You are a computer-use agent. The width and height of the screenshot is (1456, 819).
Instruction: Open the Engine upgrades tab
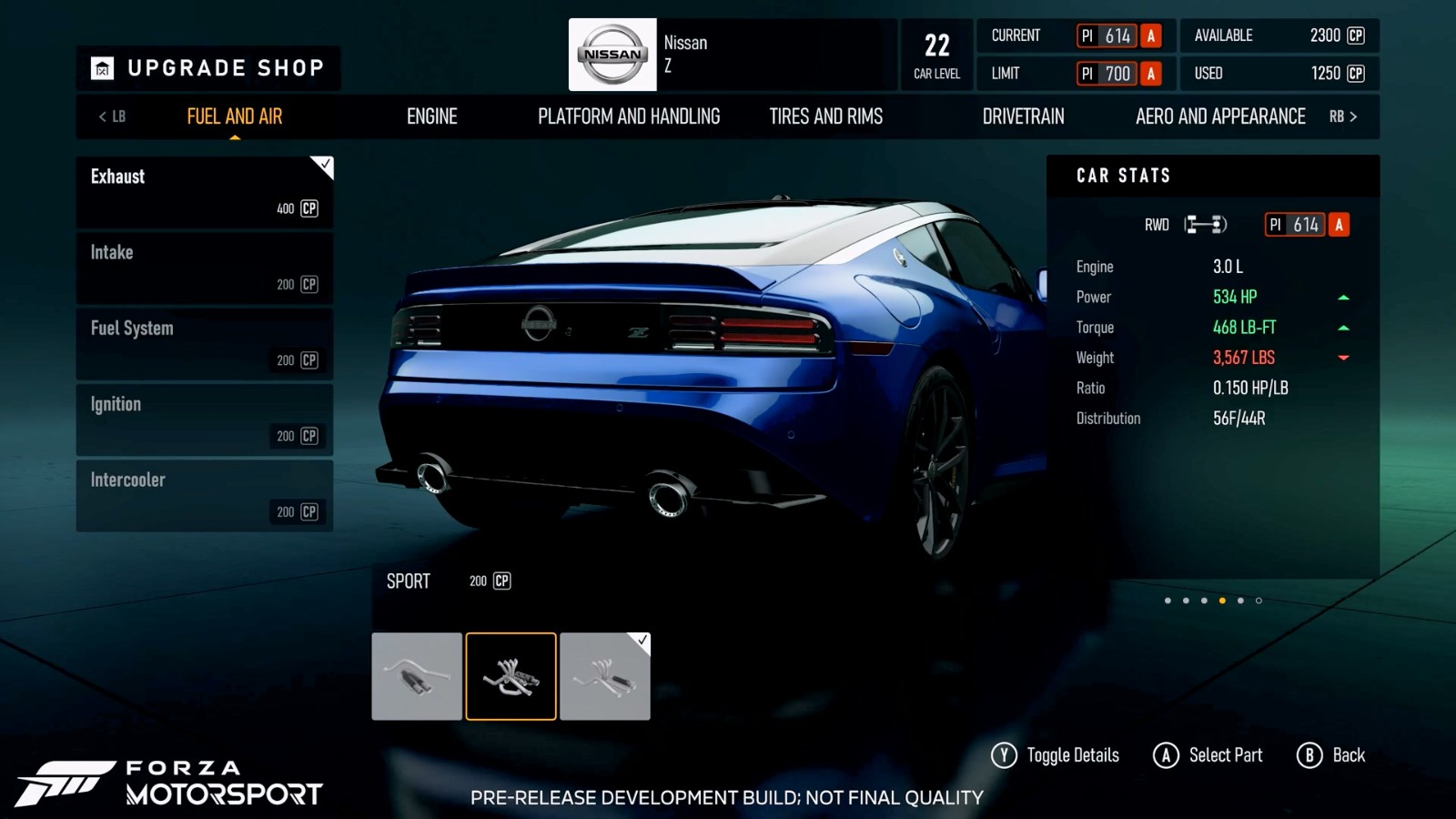(431, 116)
